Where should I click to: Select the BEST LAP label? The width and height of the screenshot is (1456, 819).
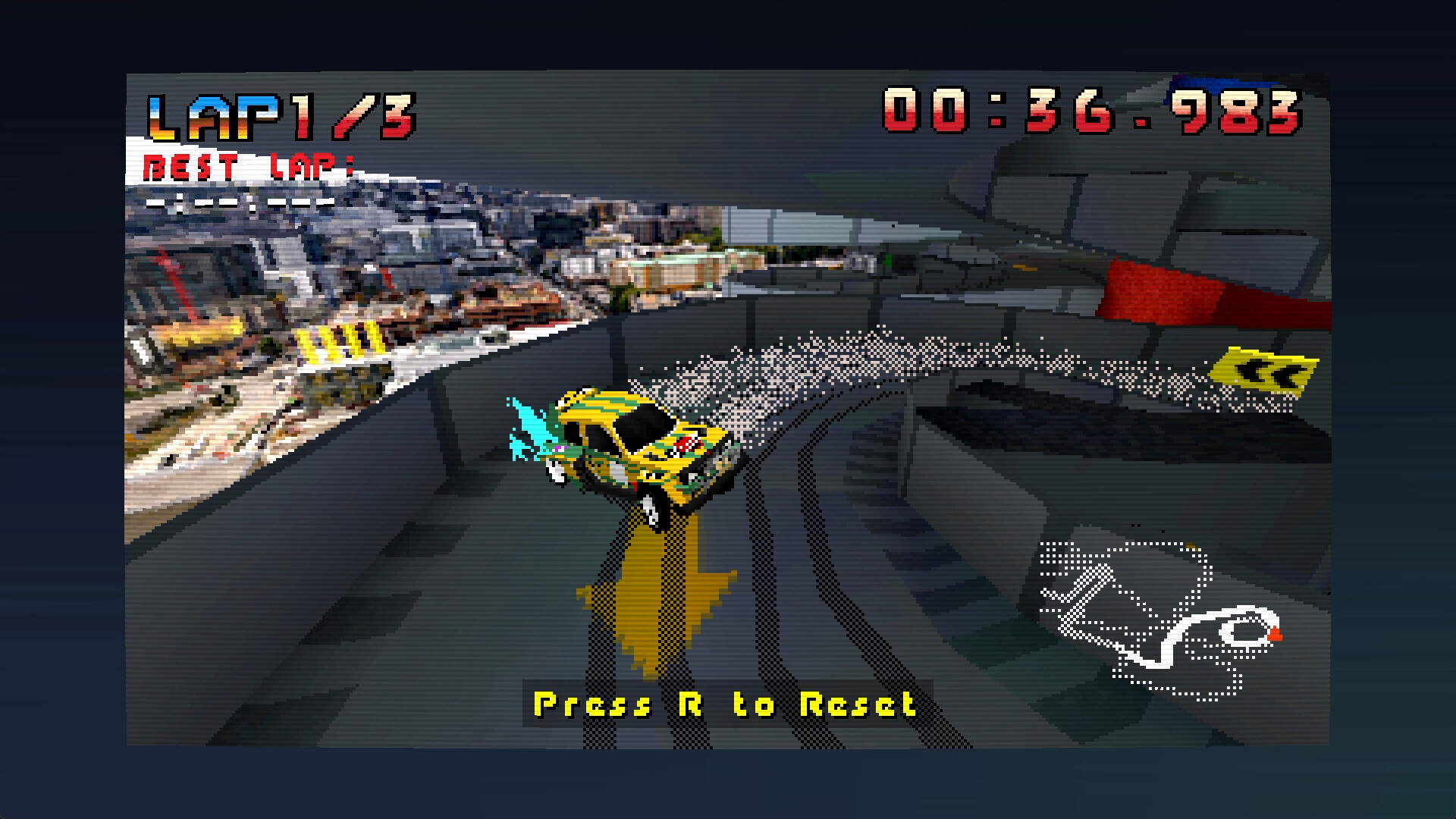pyautogui.click(x=250, y=165)
